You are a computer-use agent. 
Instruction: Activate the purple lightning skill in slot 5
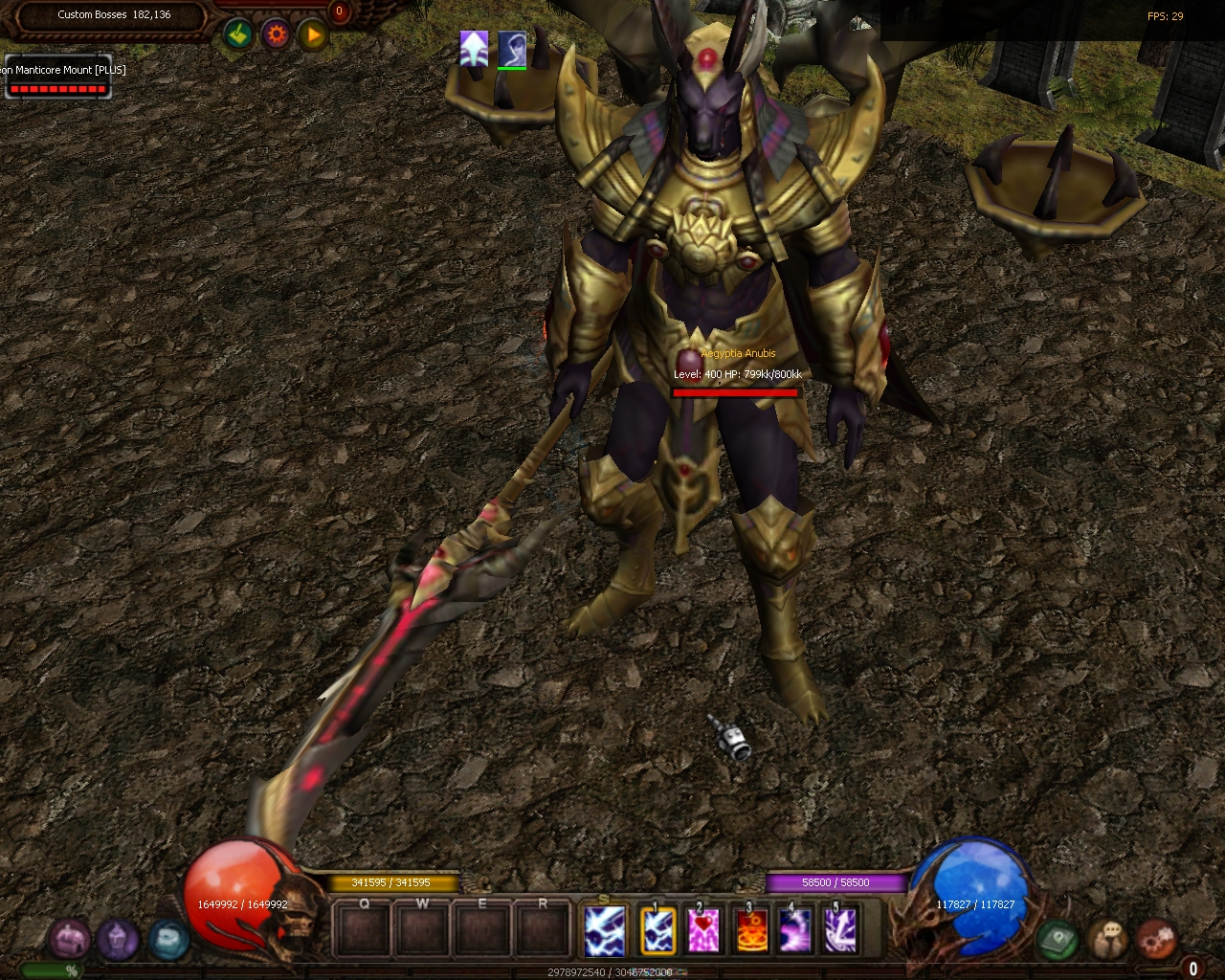point(840,930)
